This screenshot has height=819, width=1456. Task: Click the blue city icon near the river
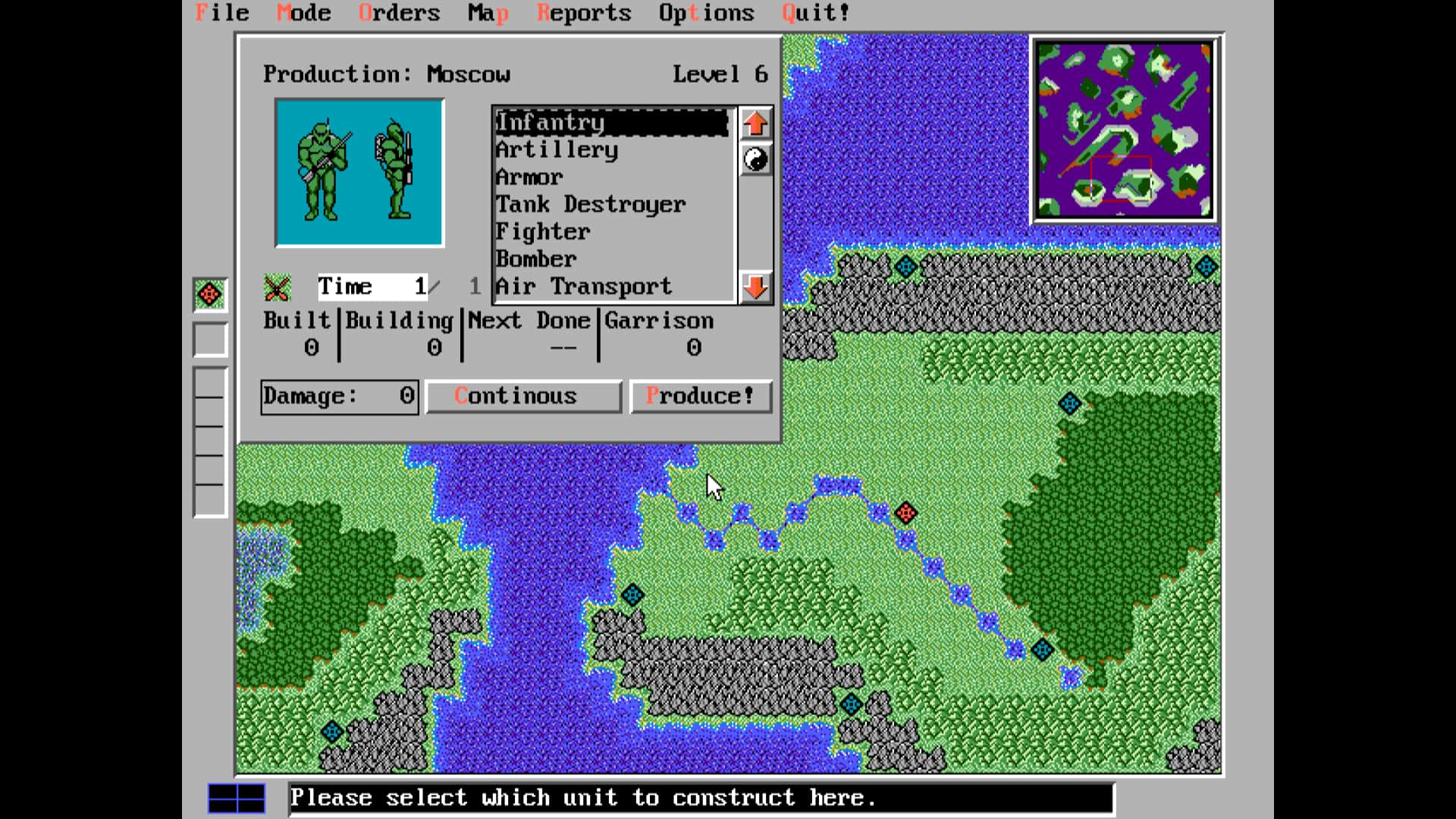click(634, 595)
